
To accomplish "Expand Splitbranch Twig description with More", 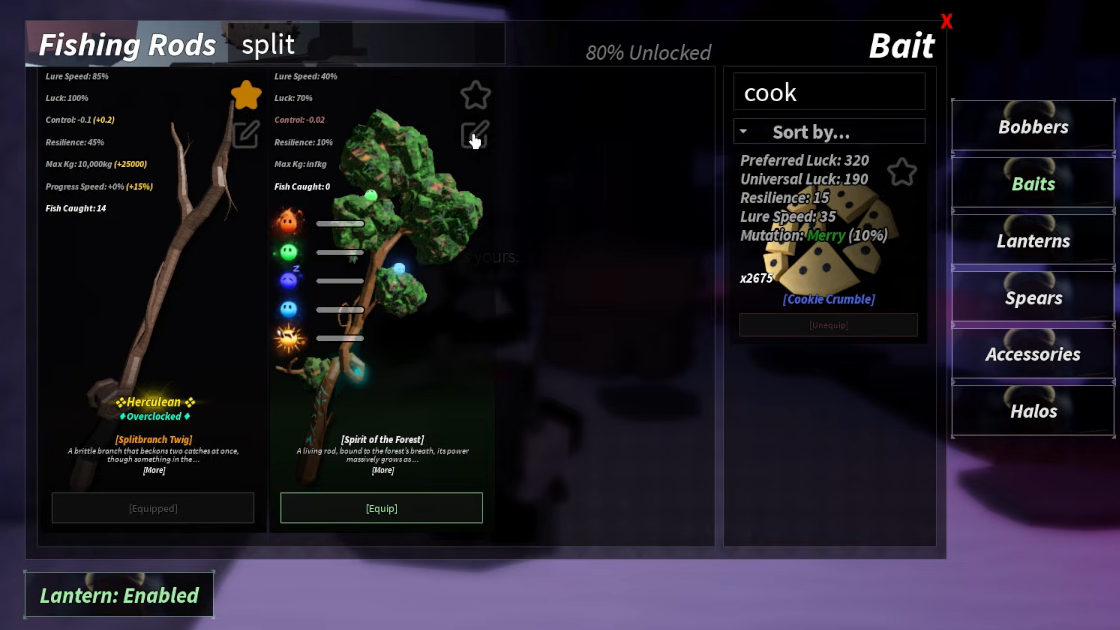I will click(x=153, y=470).
